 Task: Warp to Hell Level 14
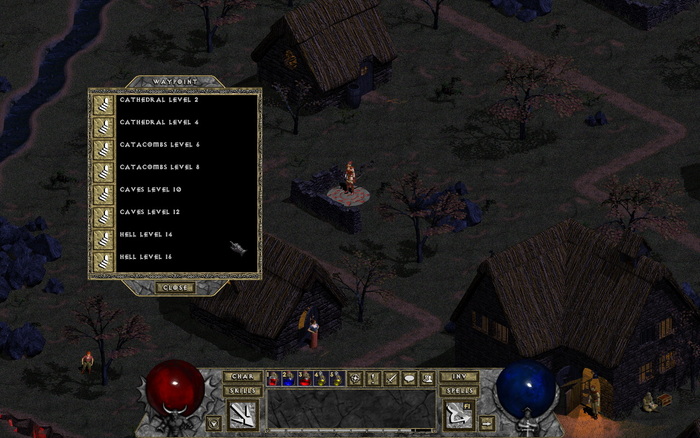(146, 233)
